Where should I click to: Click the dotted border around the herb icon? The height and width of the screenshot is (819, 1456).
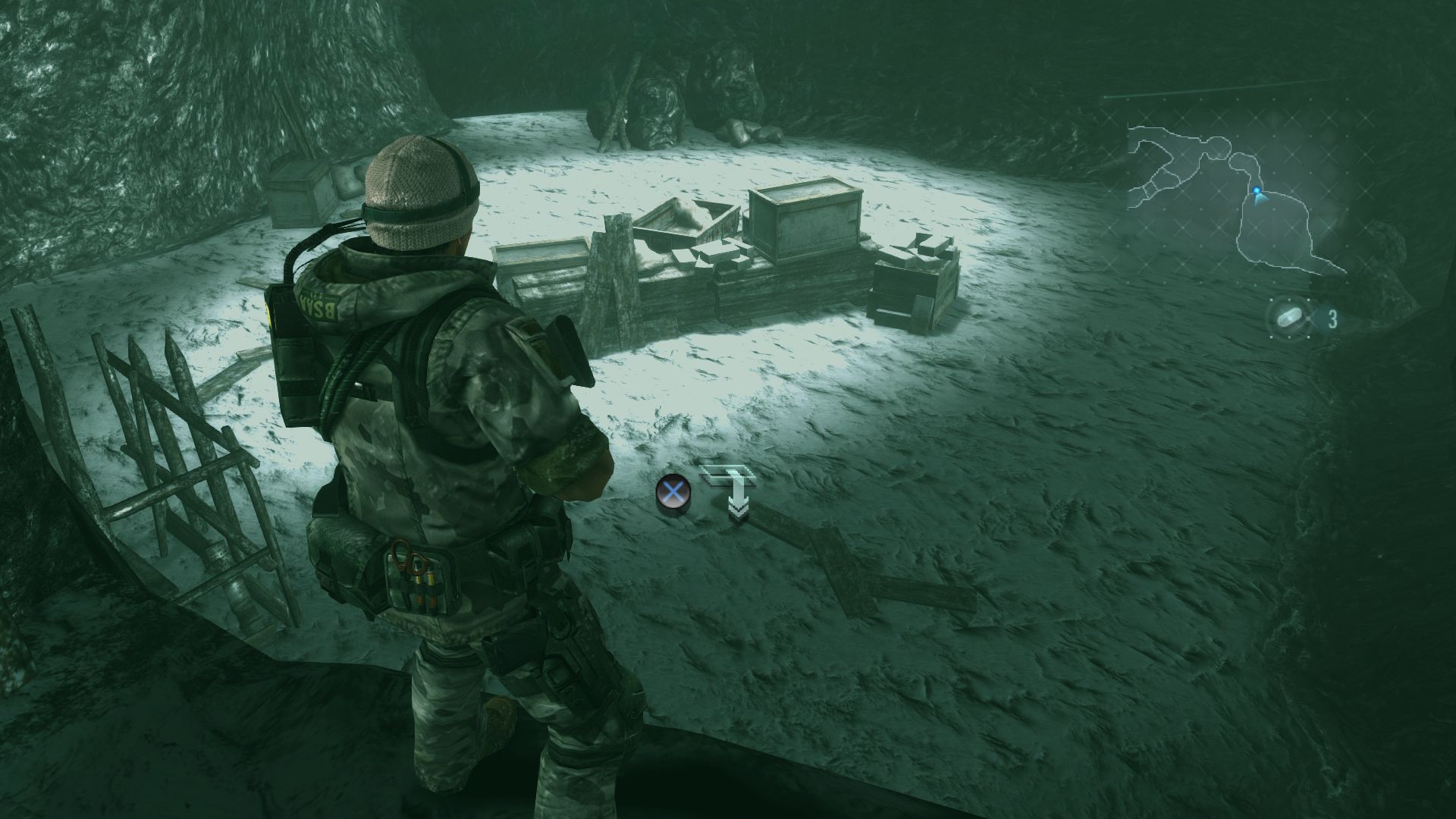coord(1272,300)
